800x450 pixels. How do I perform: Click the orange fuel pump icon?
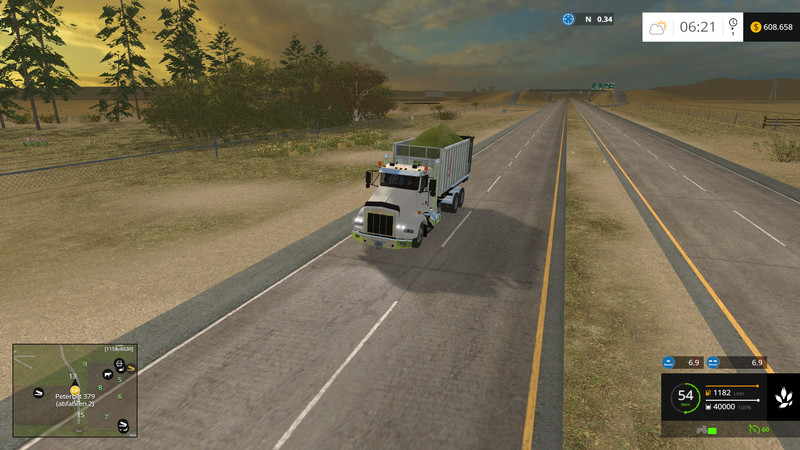[710, 391]
